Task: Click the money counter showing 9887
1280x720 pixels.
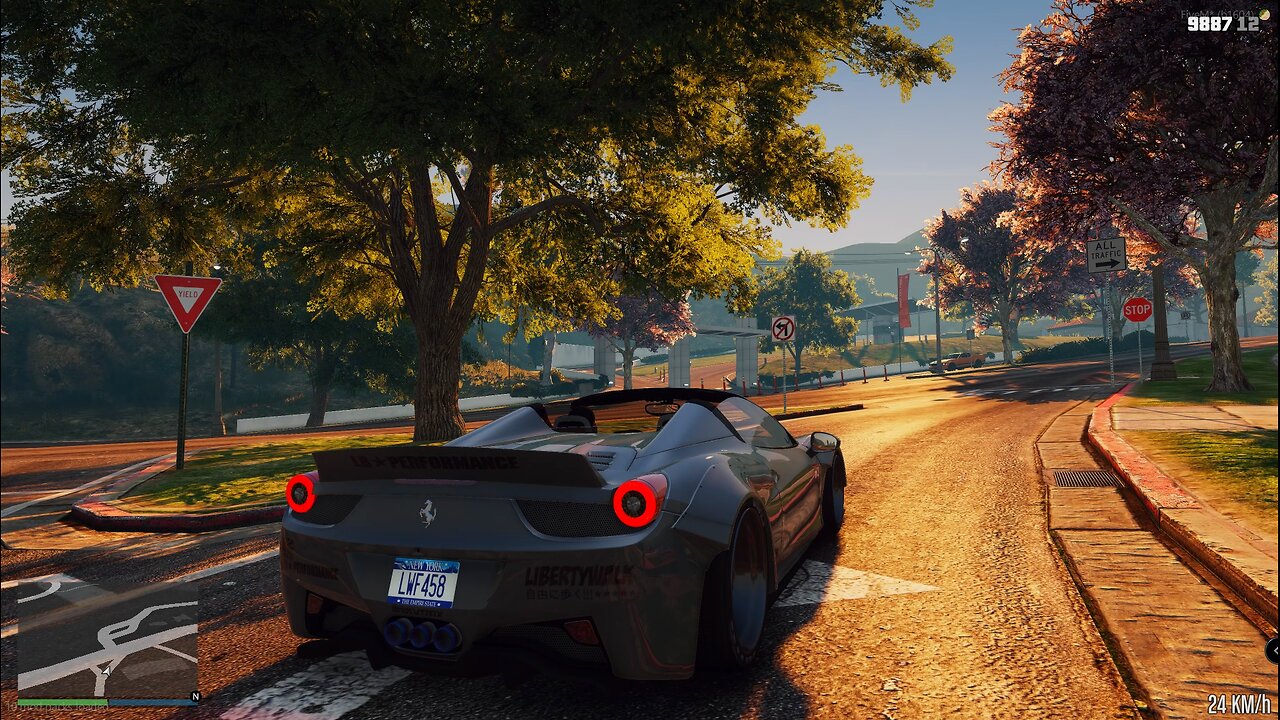Action: pyautogui.click(x=1210, y=23)
